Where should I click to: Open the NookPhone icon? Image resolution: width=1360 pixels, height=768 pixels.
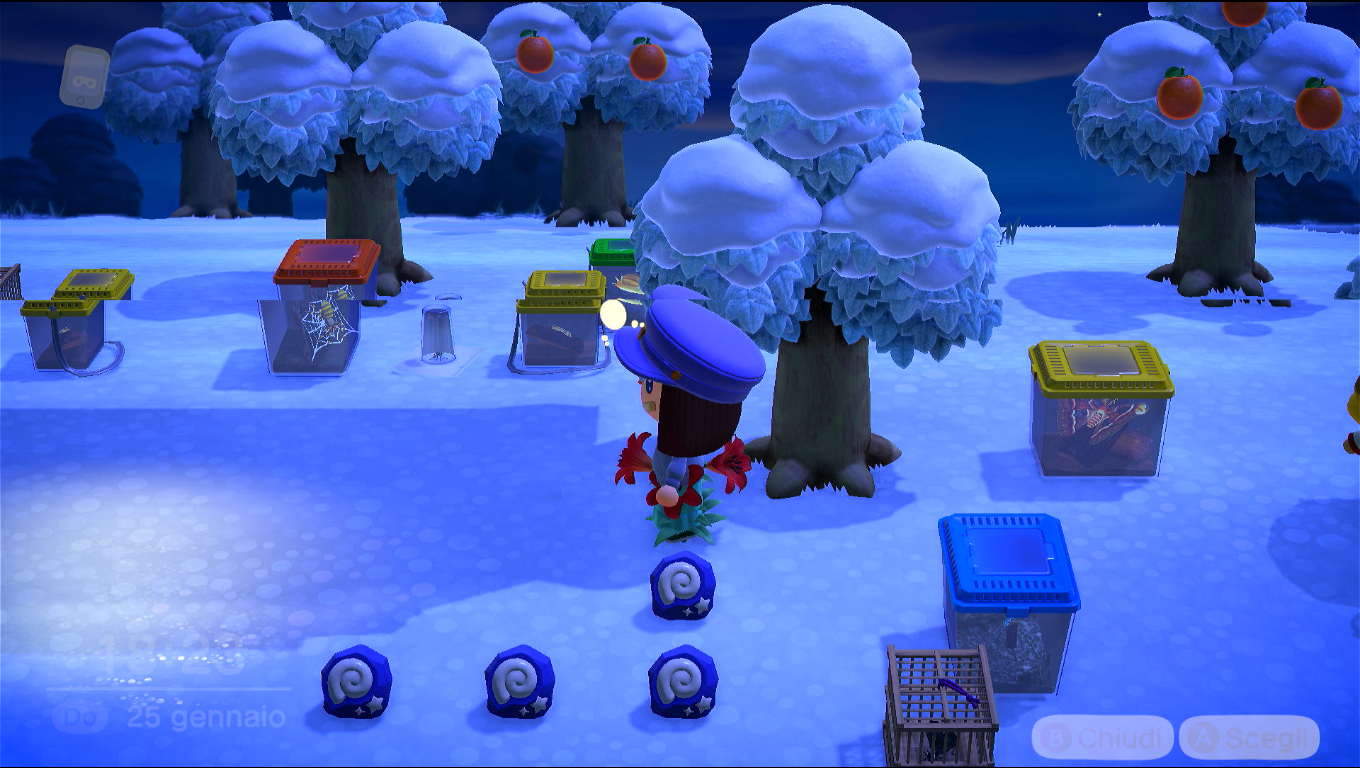84,76
